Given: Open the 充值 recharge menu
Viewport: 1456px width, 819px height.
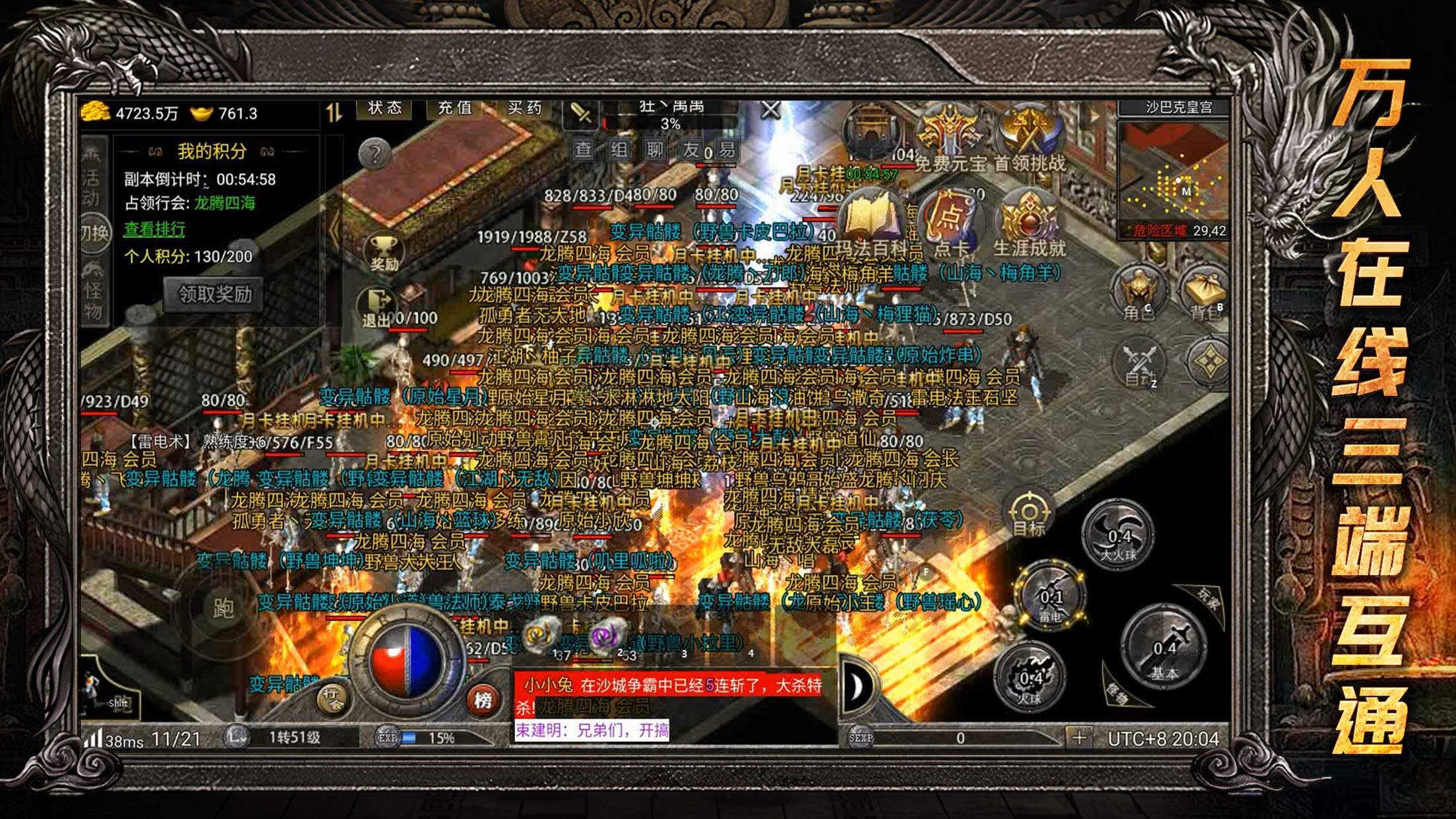Looking at the screenshot, I should pos(455,109).
